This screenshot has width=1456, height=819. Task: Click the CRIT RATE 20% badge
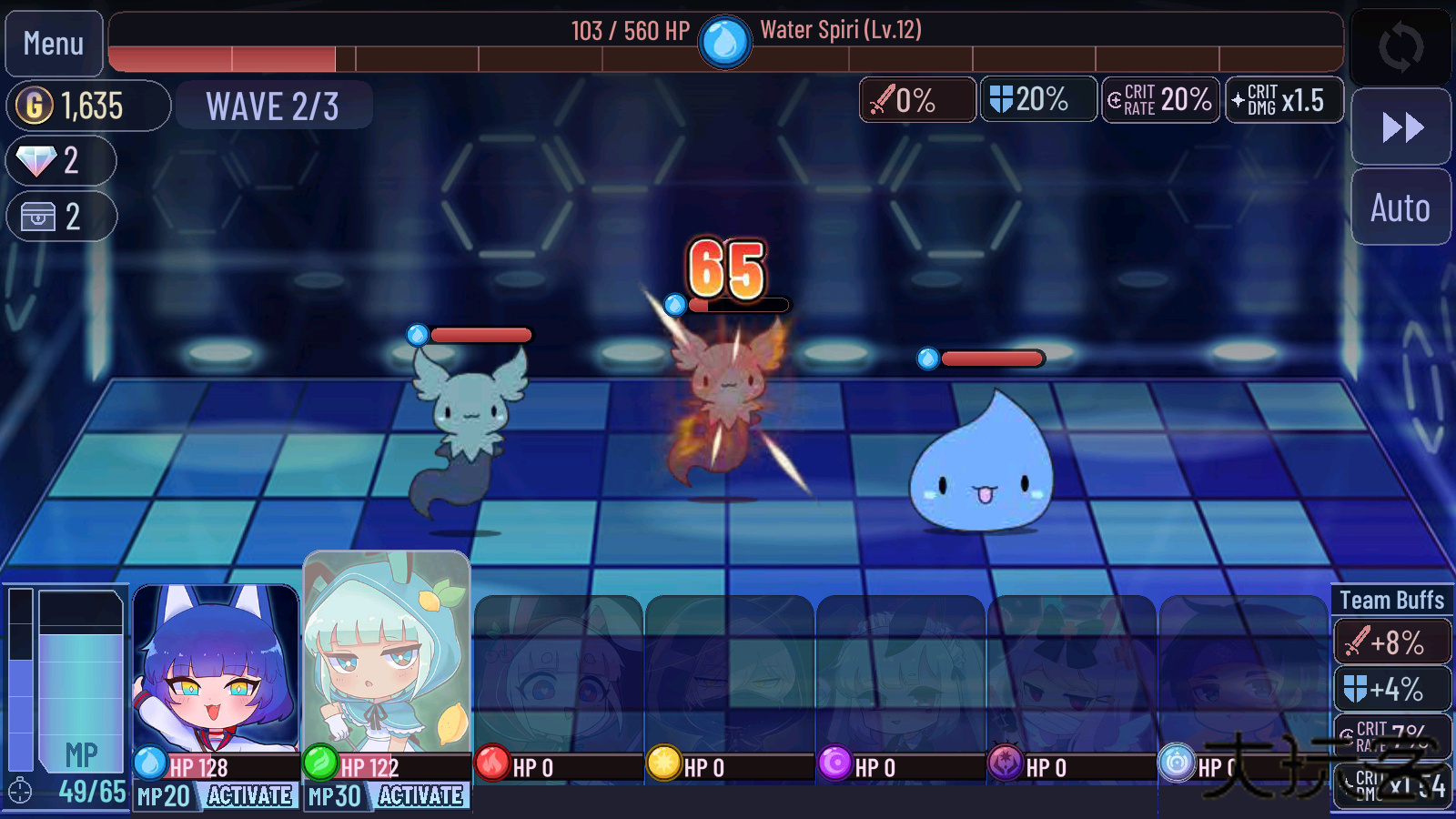(x=1160, y=100)
